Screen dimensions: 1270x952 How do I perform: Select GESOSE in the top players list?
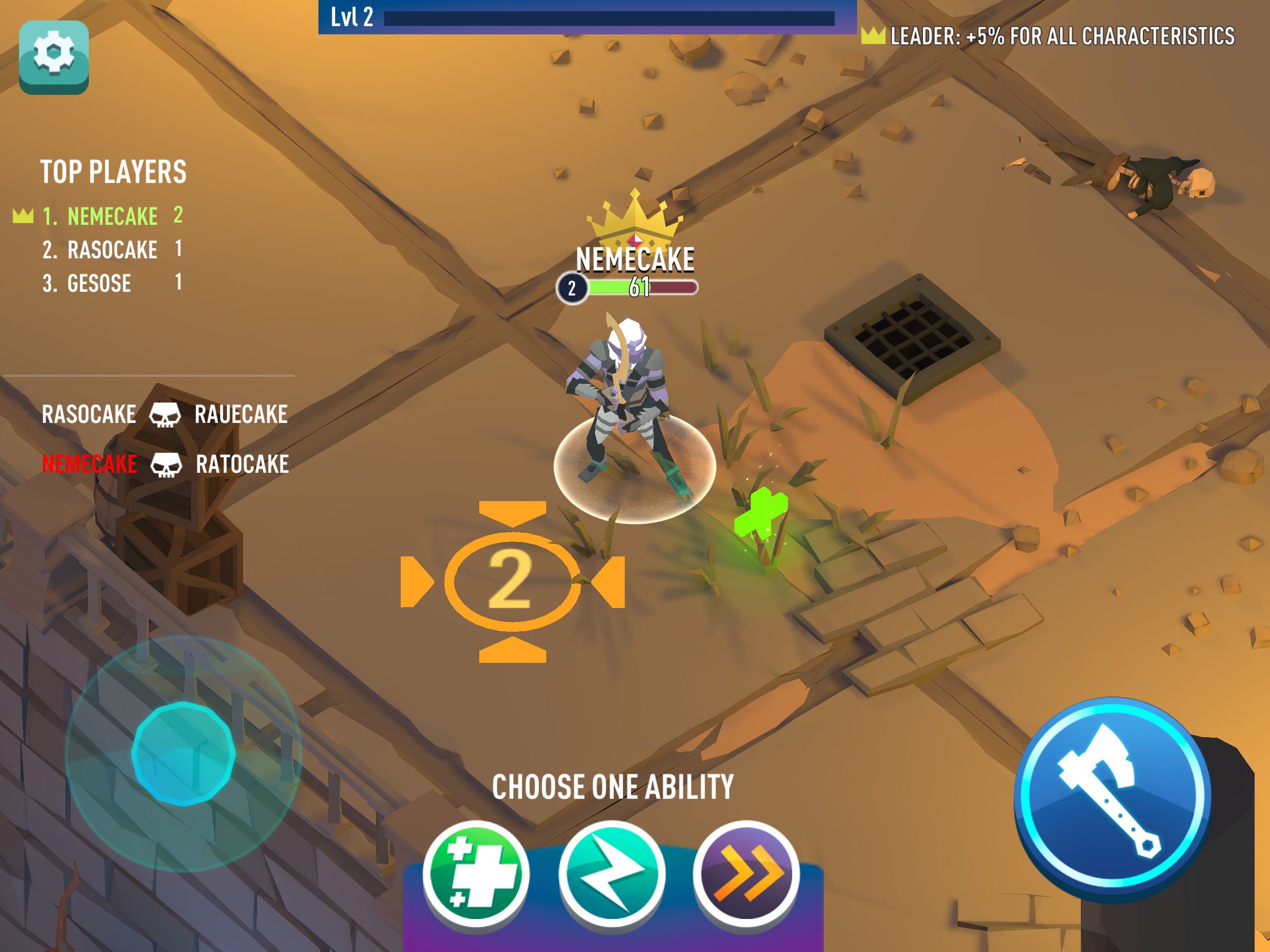[99, 283]
